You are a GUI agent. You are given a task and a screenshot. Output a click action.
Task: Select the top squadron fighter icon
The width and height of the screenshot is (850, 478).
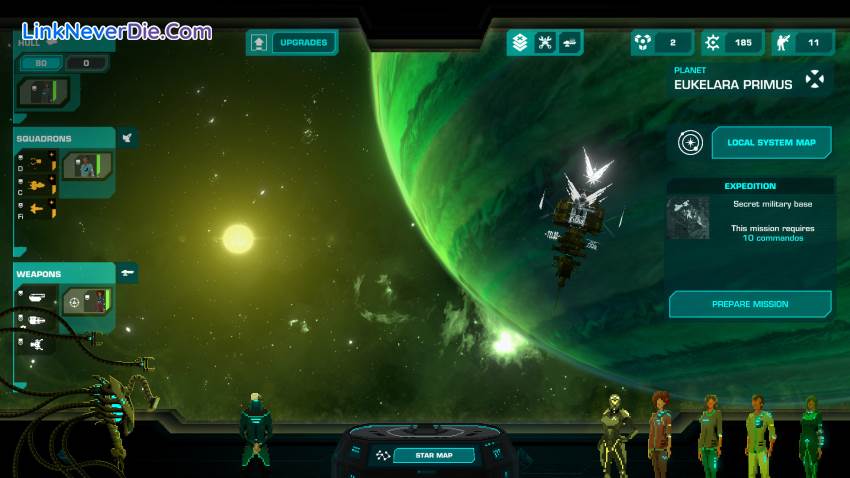[36, 159]
